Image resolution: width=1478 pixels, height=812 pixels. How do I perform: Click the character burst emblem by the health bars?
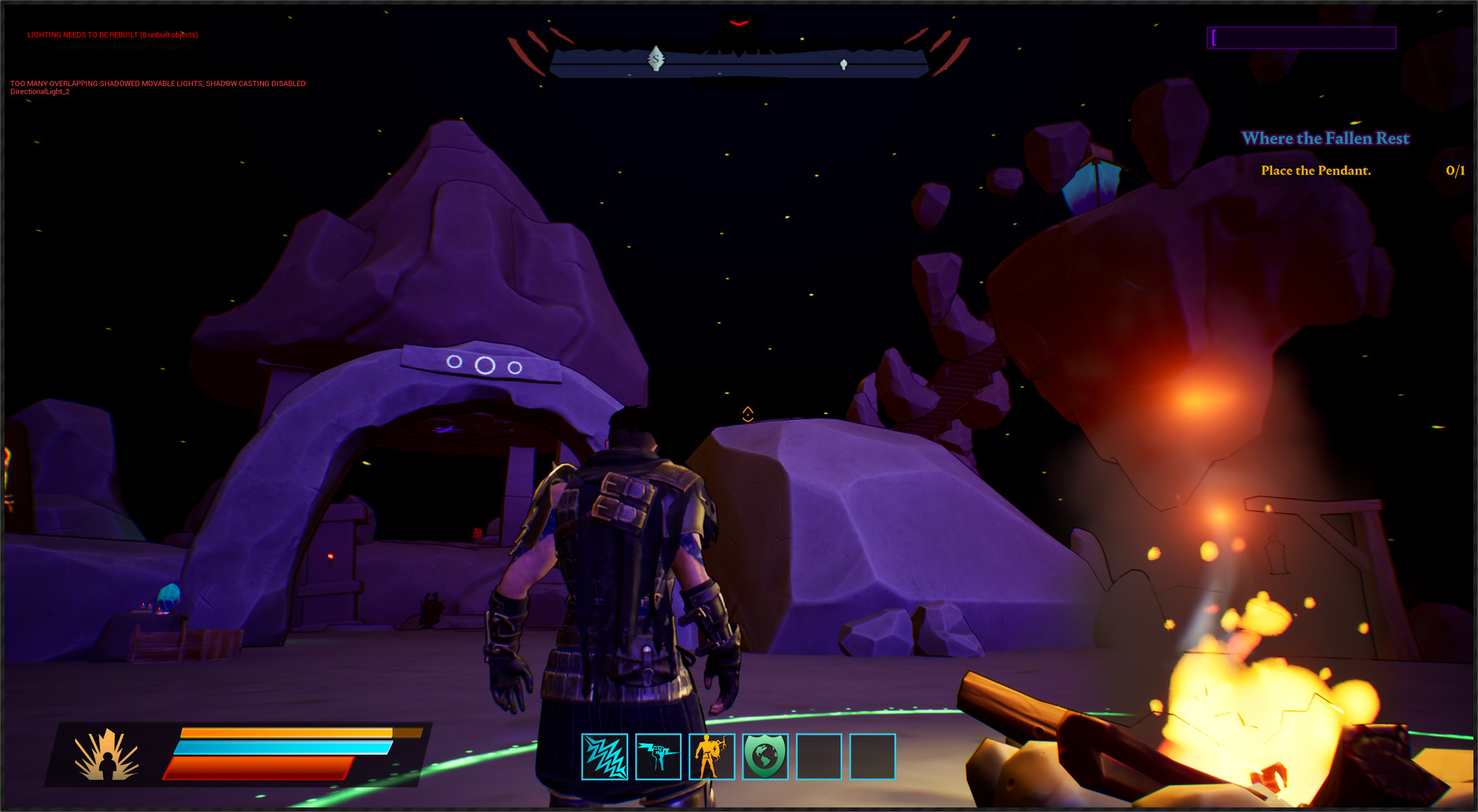(108, 757)
